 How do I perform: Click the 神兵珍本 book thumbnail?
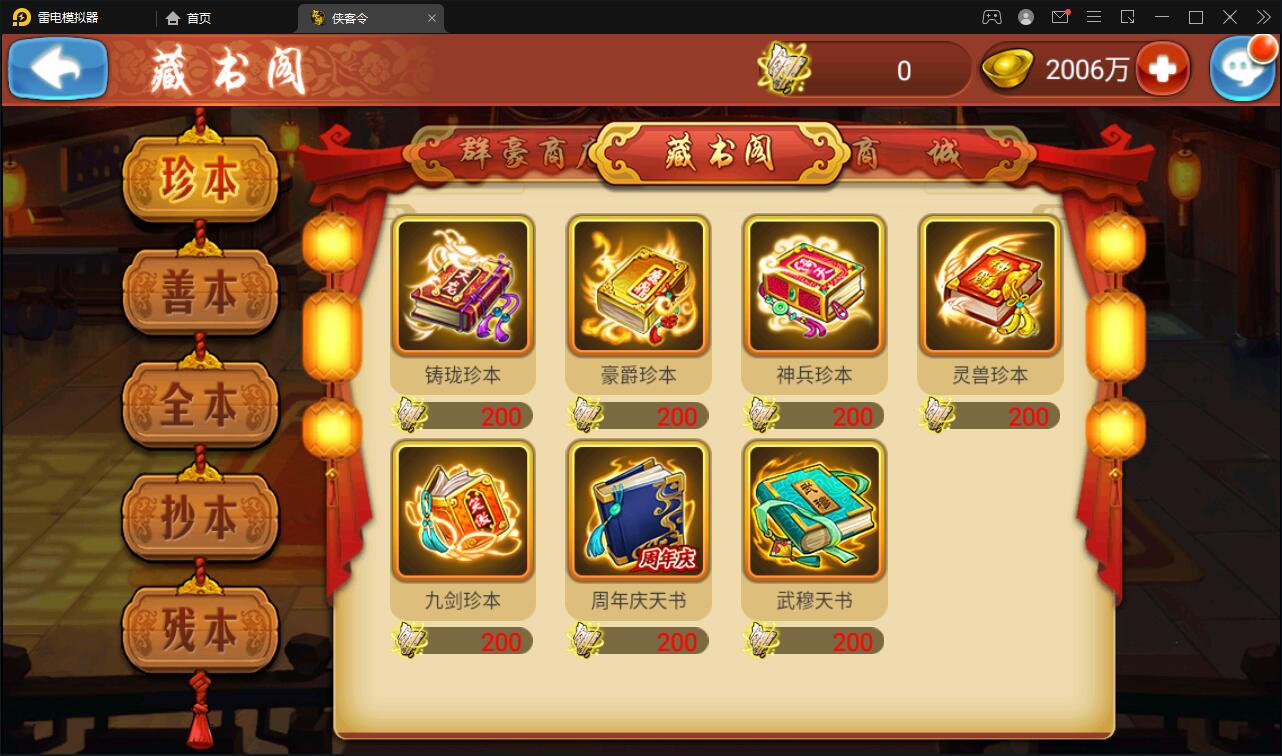tap(813, 286)
